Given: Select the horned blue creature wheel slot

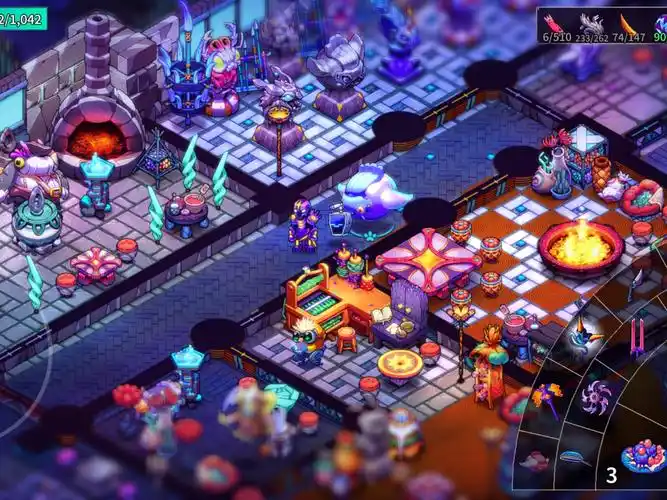Looking at the screenshot, I should point(583,339).
